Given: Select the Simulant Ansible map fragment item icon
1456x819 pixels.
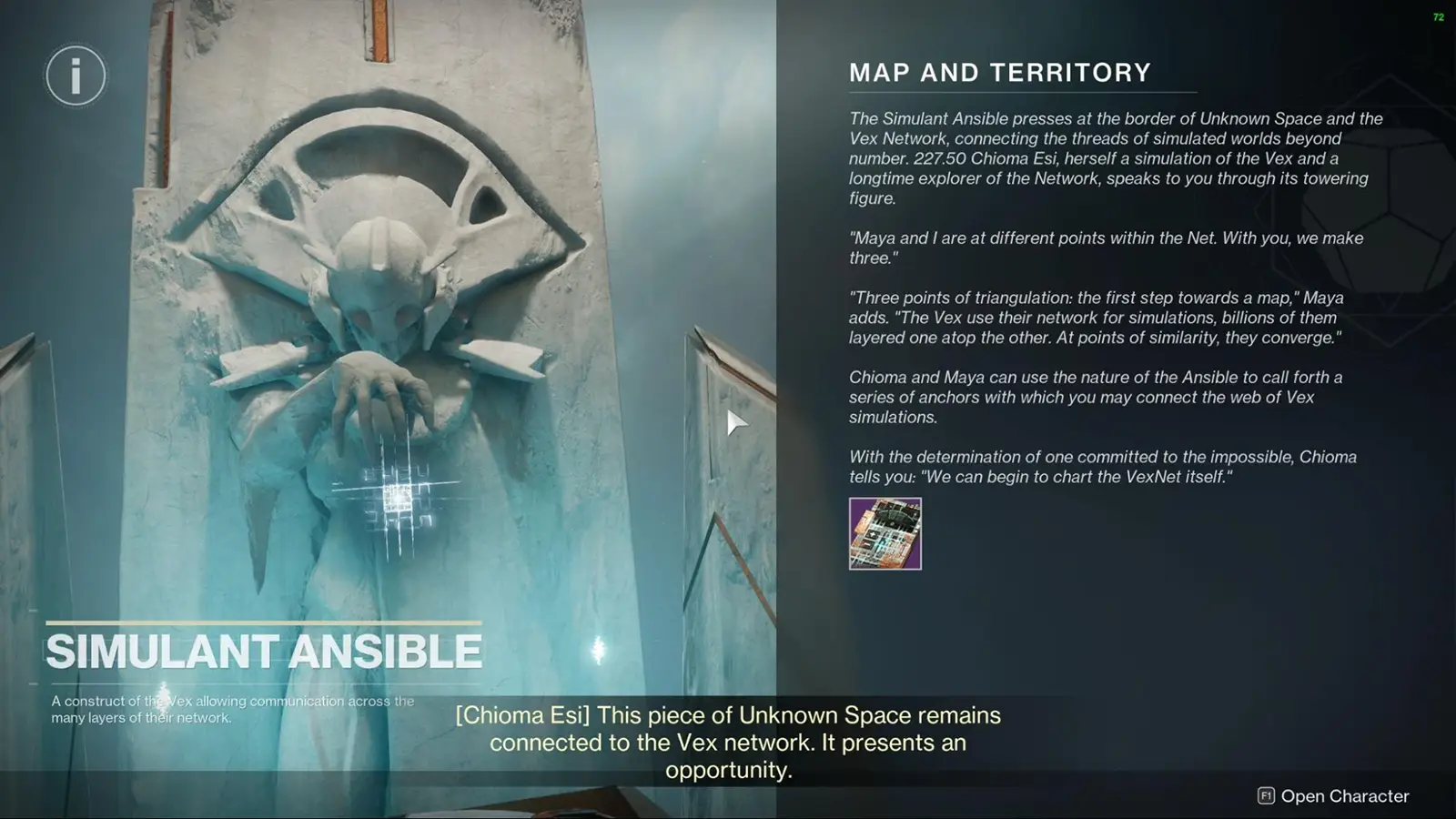Looking at the screenshot, I should click(885, 535).
